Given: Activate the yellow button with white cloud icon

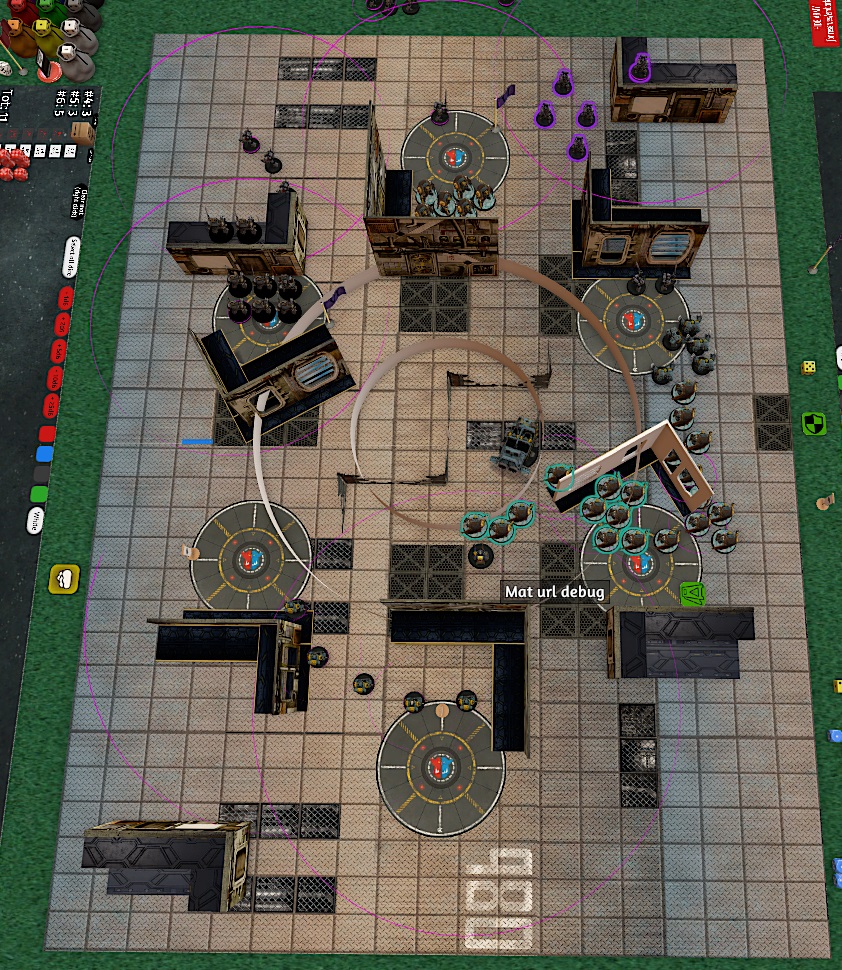Looking at the screenshot, I should 64,578.
